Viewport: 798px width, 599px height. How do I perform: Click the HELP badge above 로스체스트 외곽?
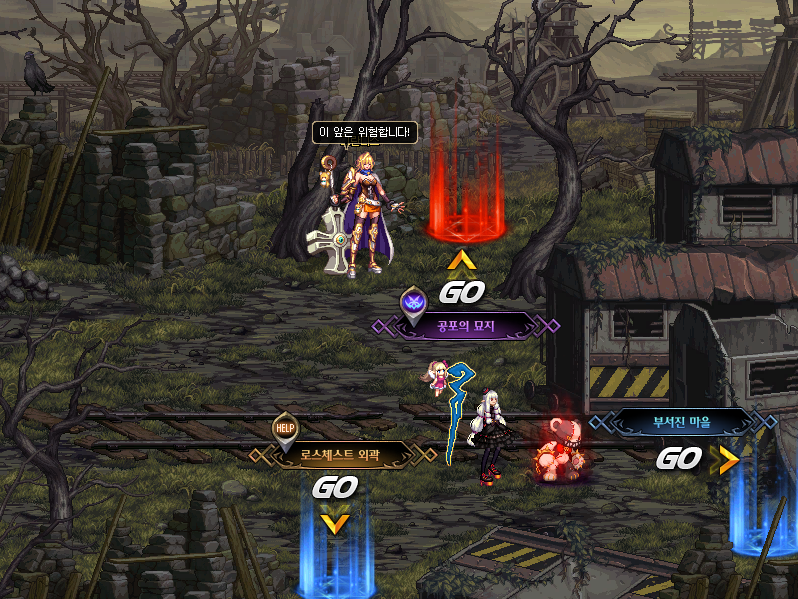286,428
